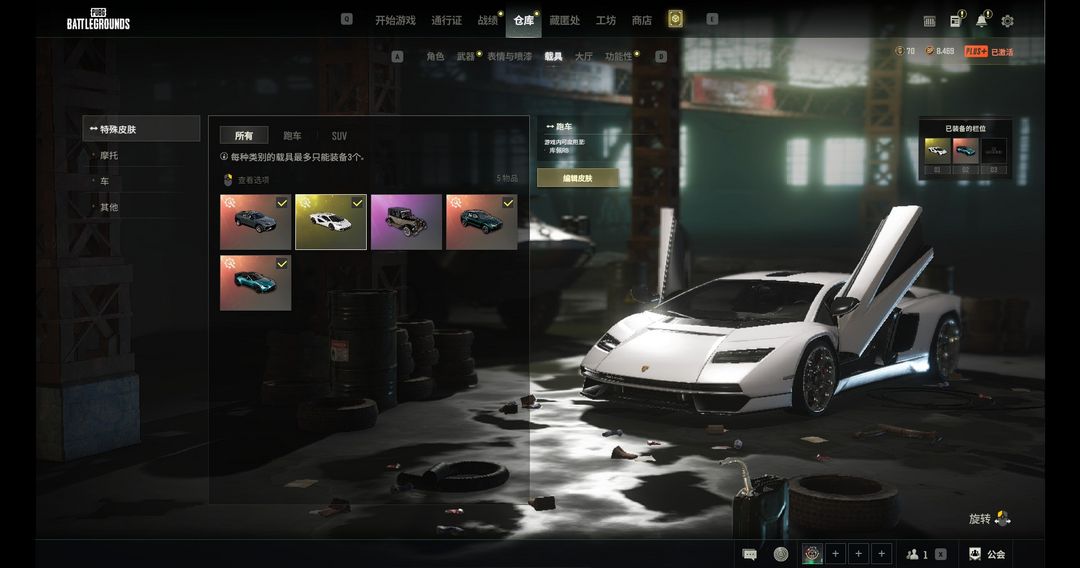Switch to the 角色 character tab

coord(435,57)
